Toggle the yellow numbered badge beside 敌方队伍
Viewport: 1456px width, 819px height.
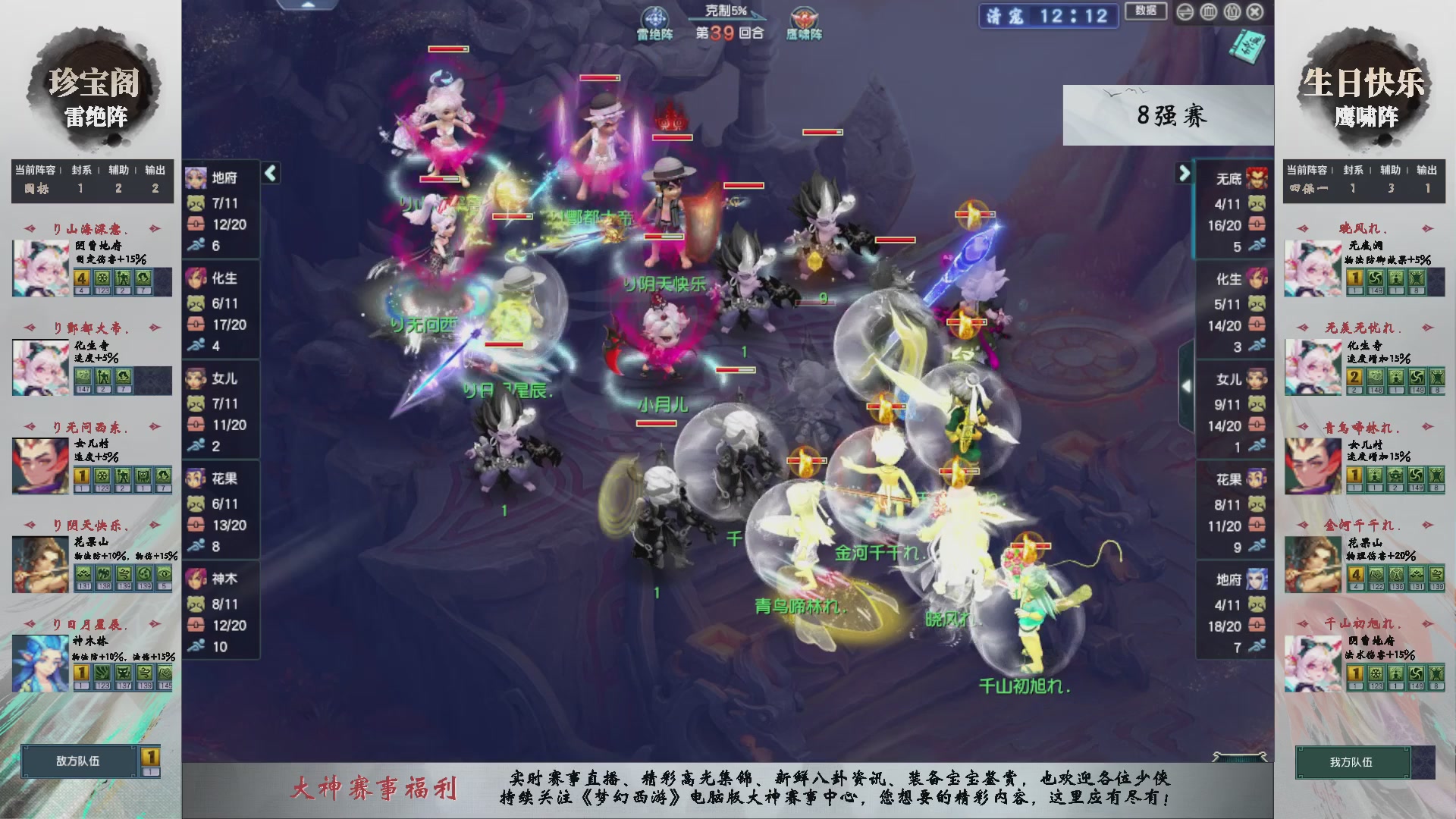(151, 756)
